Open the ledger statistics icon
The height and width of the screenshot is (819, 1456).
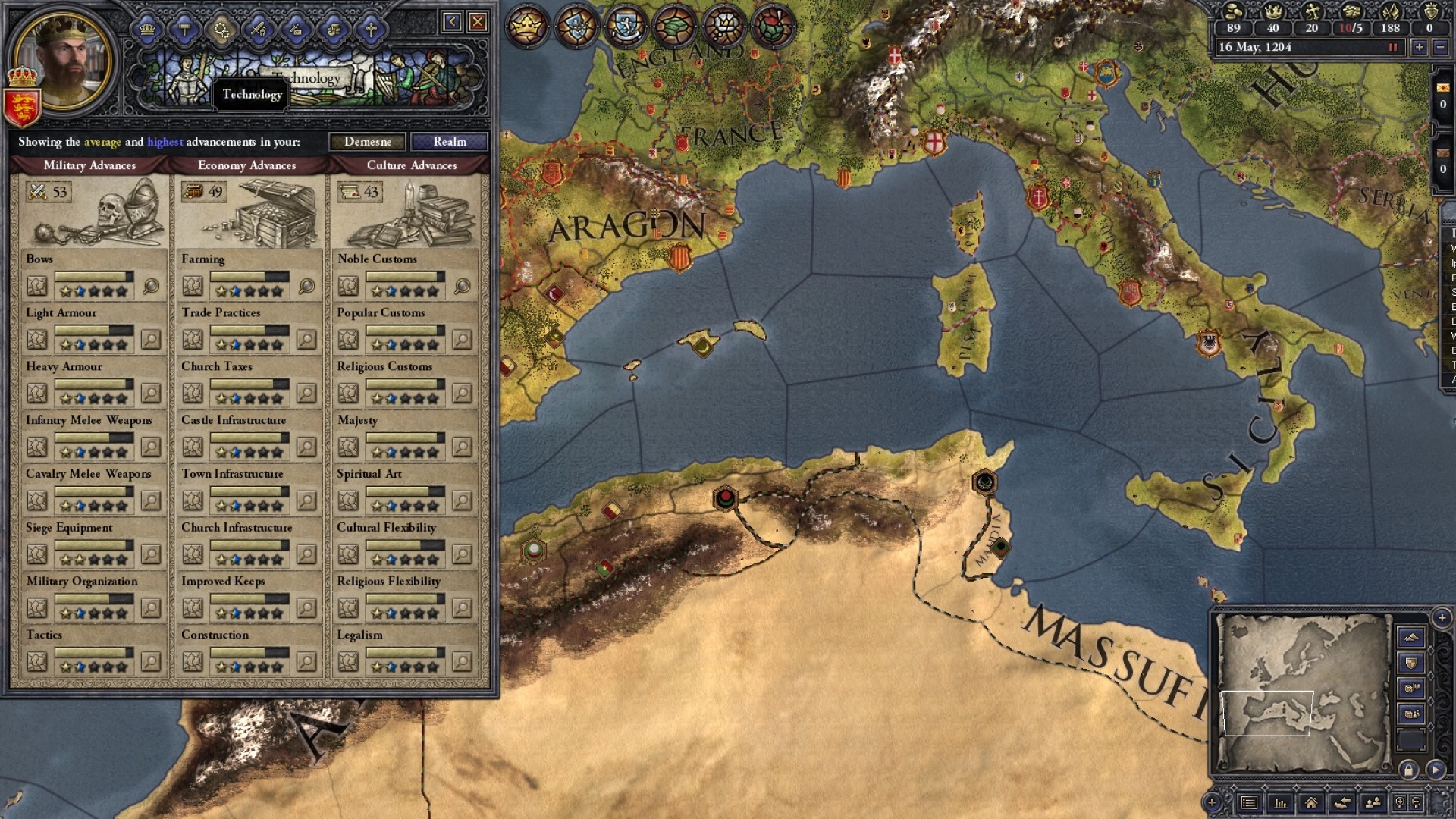pyautogui.click(x=1280, y=802)
